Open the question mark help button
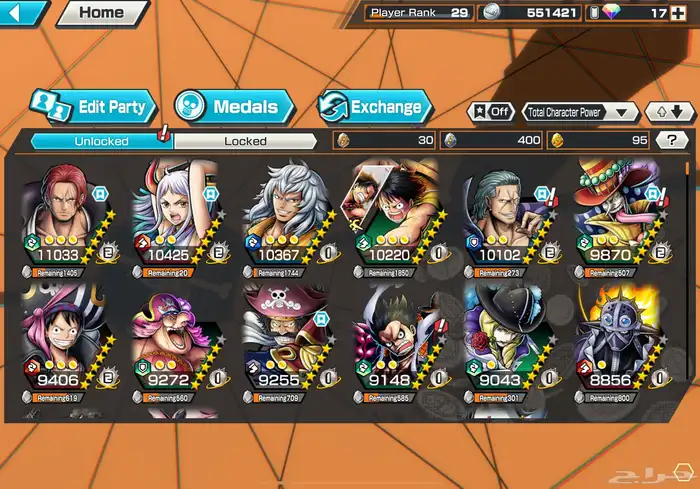700x489 pixels. point(670,141)
